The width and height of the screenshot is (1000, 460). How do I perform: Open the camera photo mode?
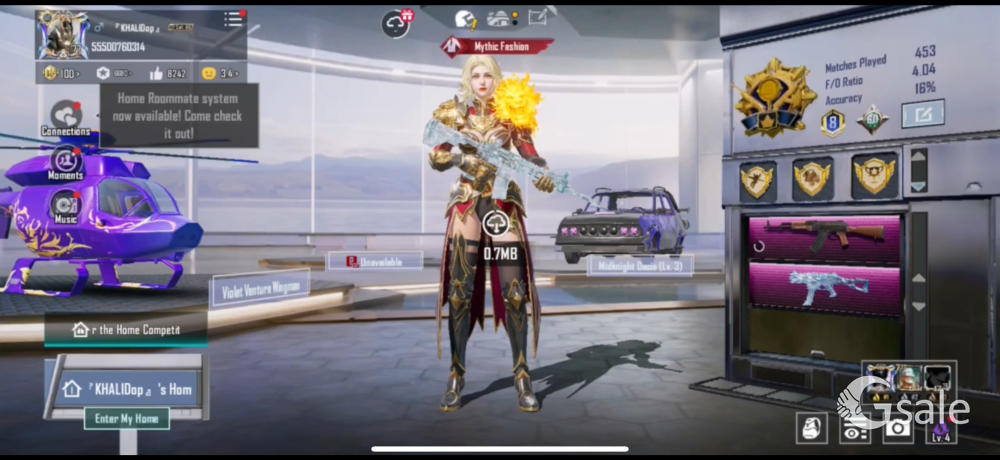click(898, 428)
